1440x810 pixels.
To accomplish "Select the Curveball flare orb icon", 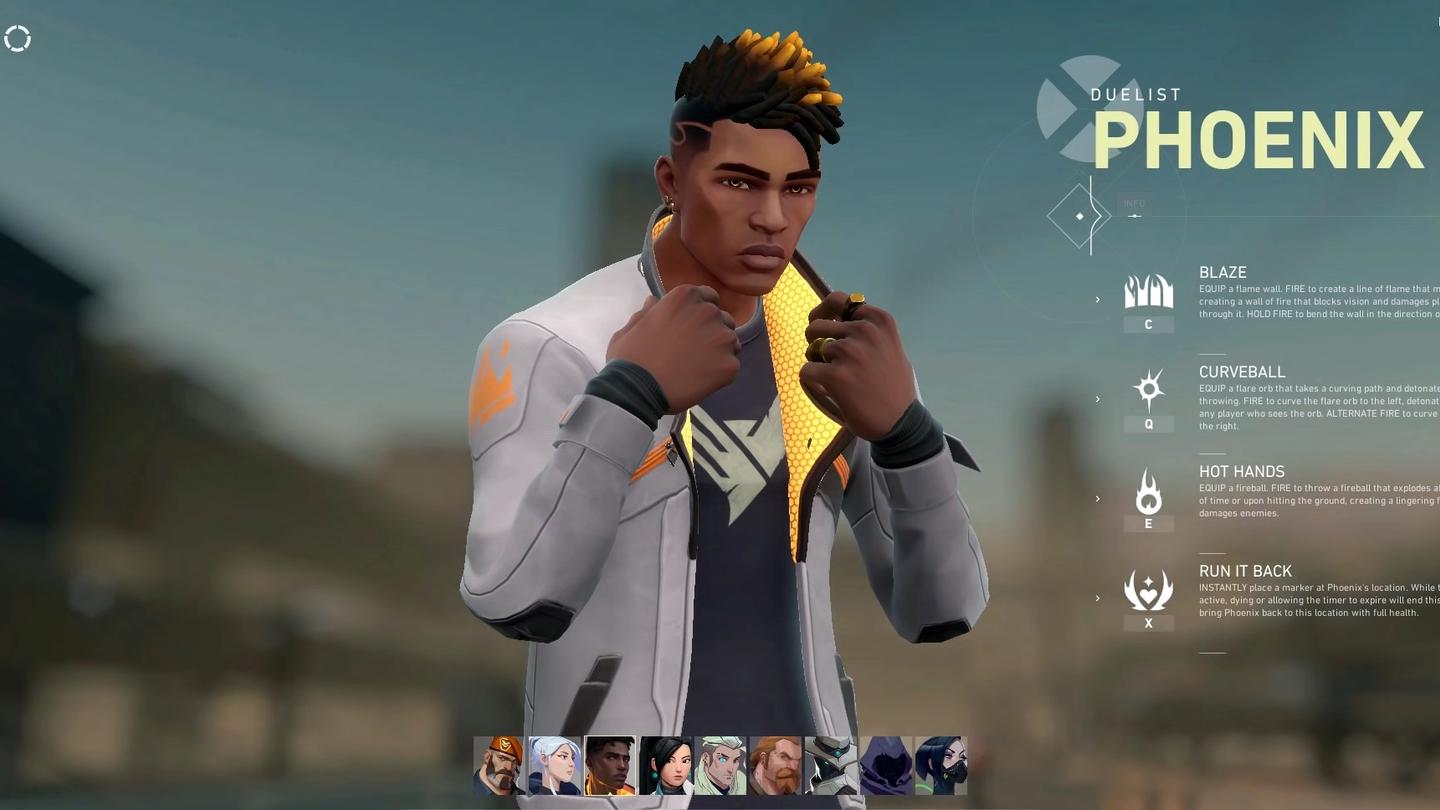I will [x=1148, y=390].
